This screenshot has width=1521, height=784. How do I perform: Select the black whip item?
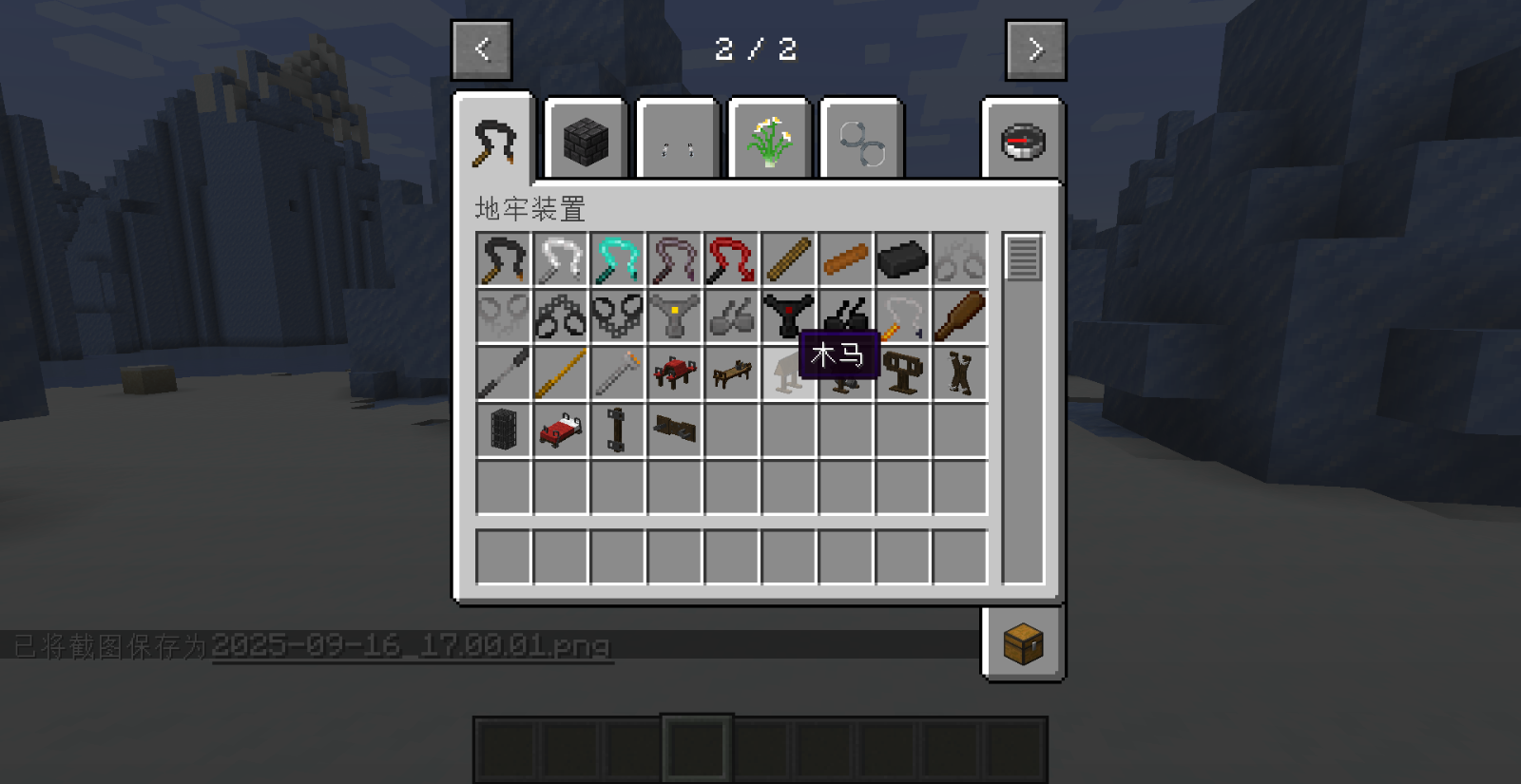(x=503, y=259)
